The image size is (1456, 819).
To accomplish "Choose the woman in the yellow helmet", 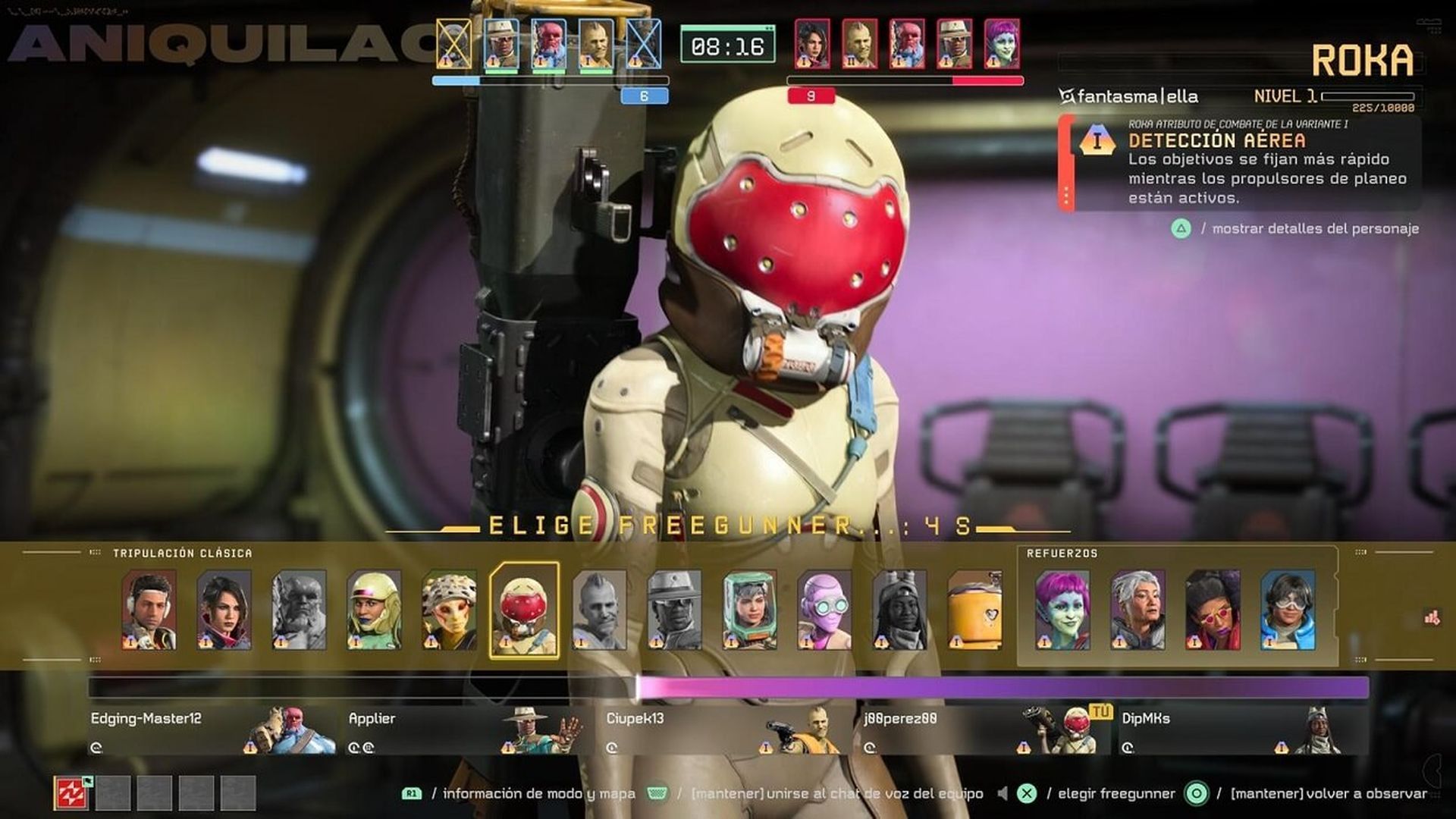I will coord(374,610).
